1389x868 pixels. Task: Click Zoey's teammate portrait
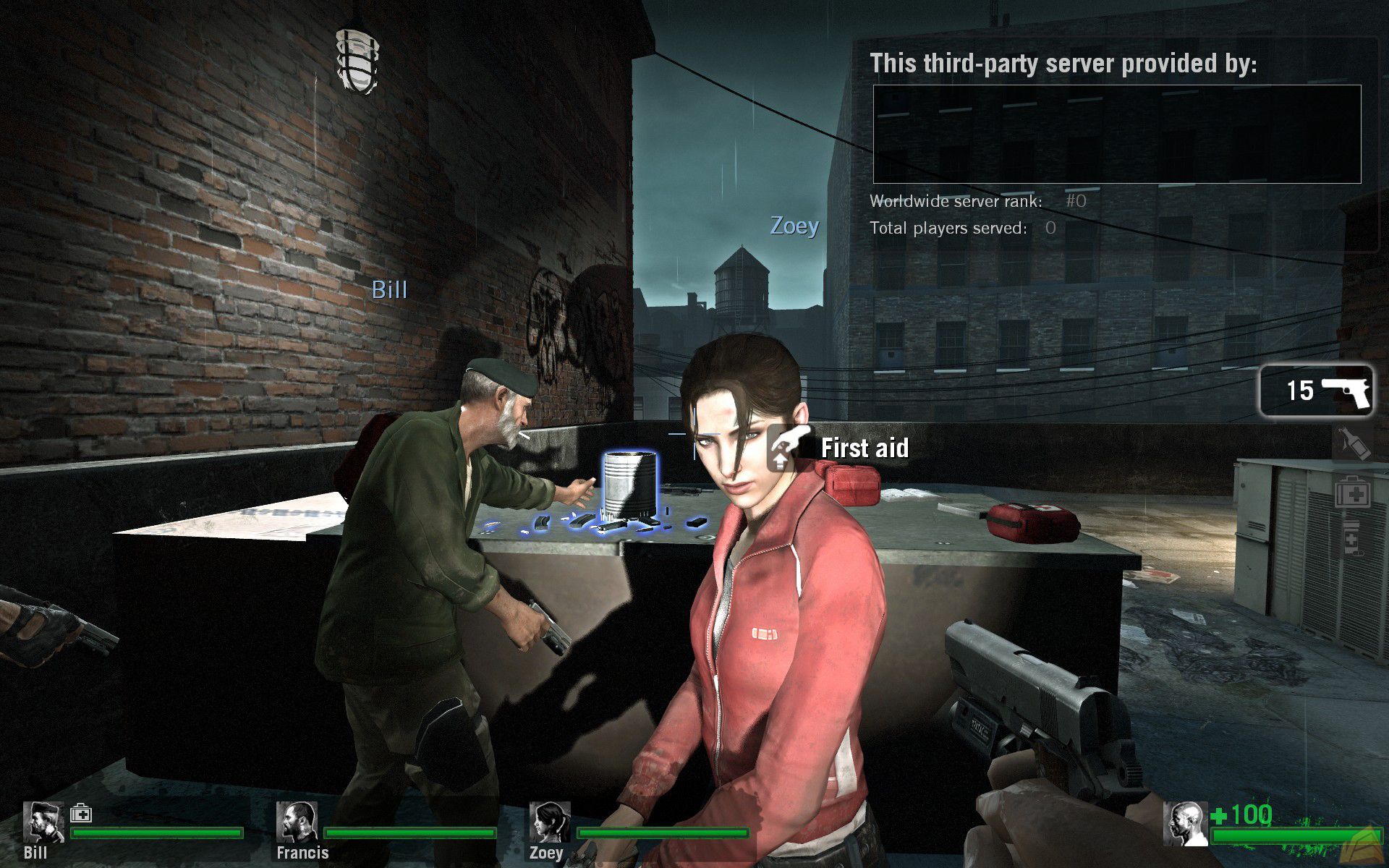click(x=550, y=822)
